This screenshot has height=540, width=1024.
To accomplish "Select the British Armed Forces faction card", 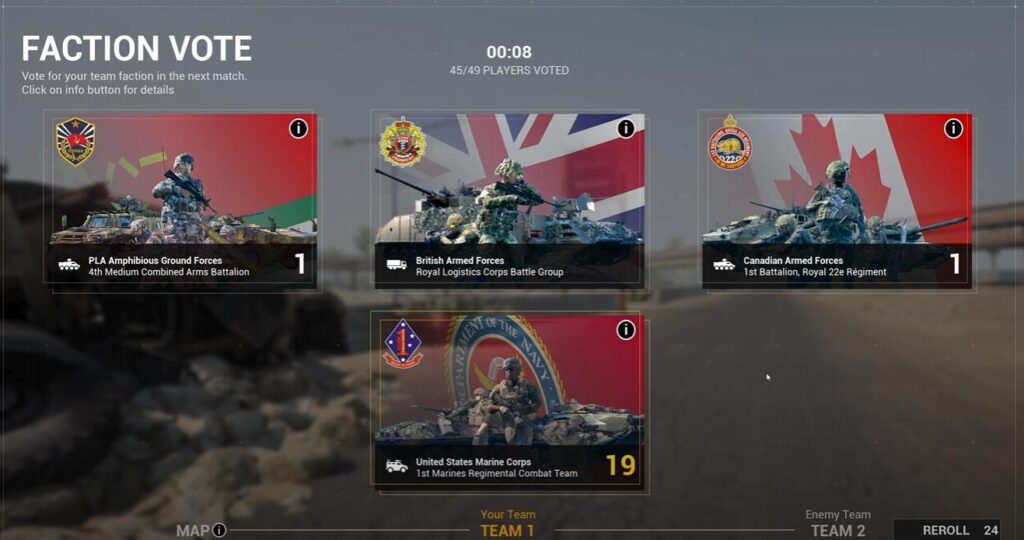I will [x=508, y=200].
